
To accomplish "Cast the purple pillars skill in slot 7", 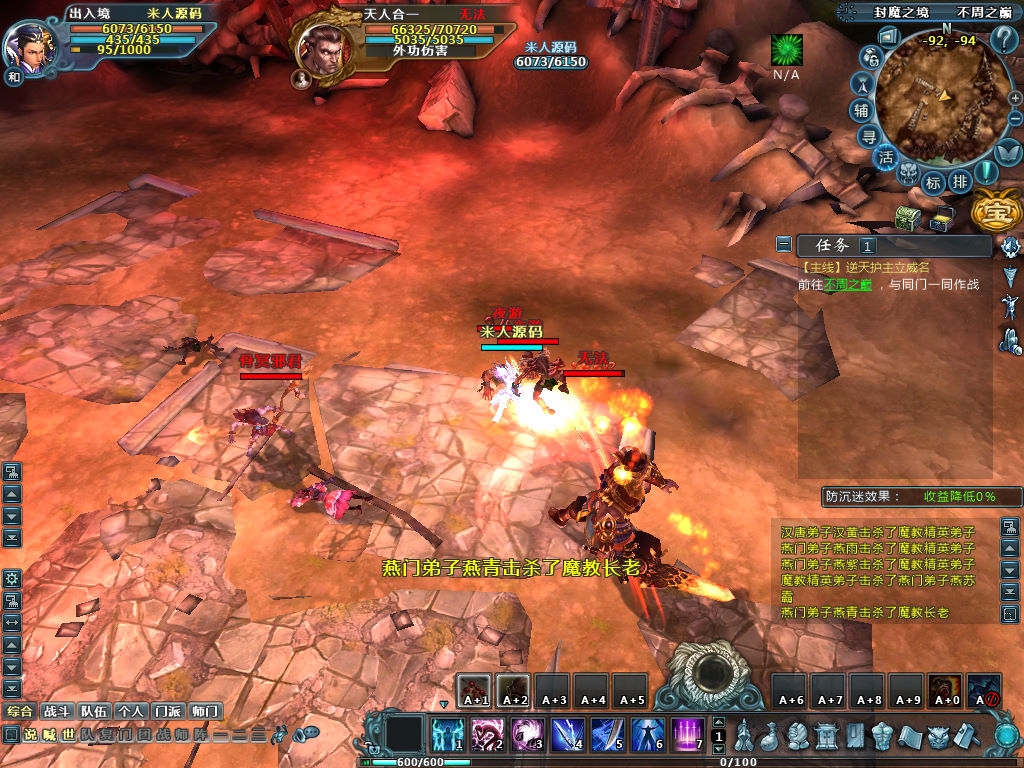I will click(687, 735).
